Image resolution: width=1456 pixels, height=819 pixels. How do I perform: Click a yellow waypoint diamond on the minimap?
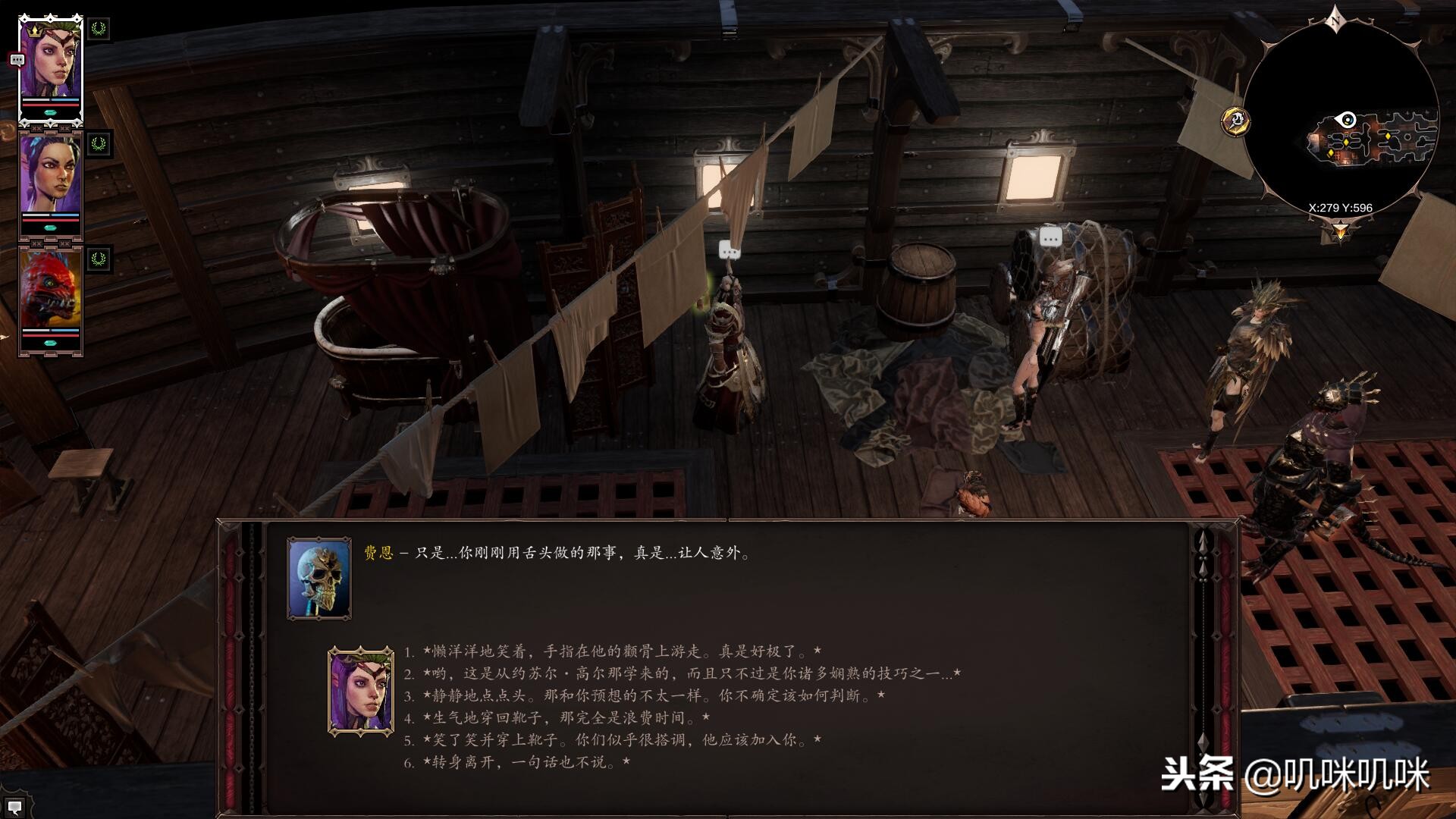(x=1346, y=142)
